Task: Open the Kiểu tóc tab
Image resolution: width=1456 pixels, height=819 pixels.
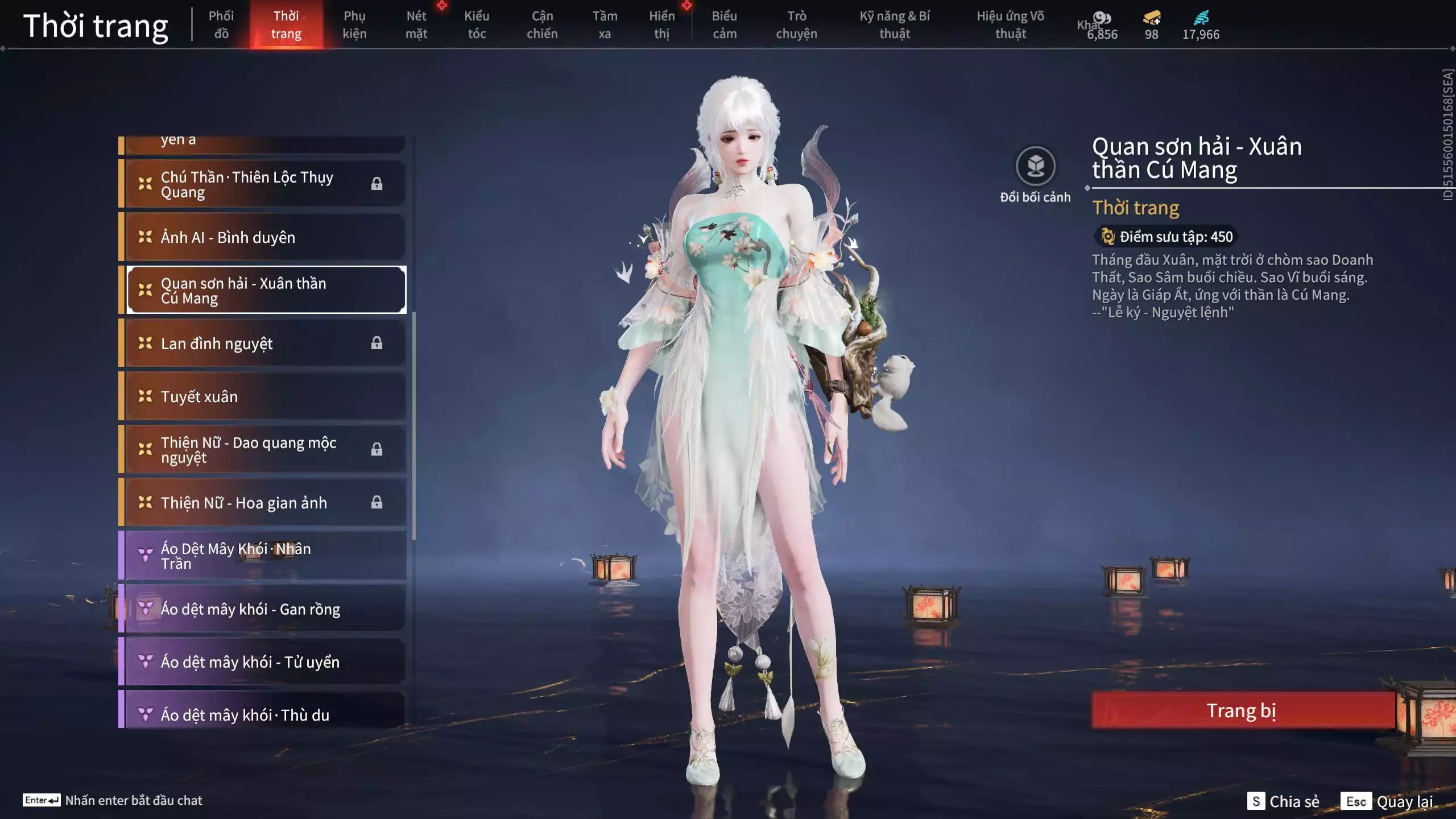Action: 477,24
